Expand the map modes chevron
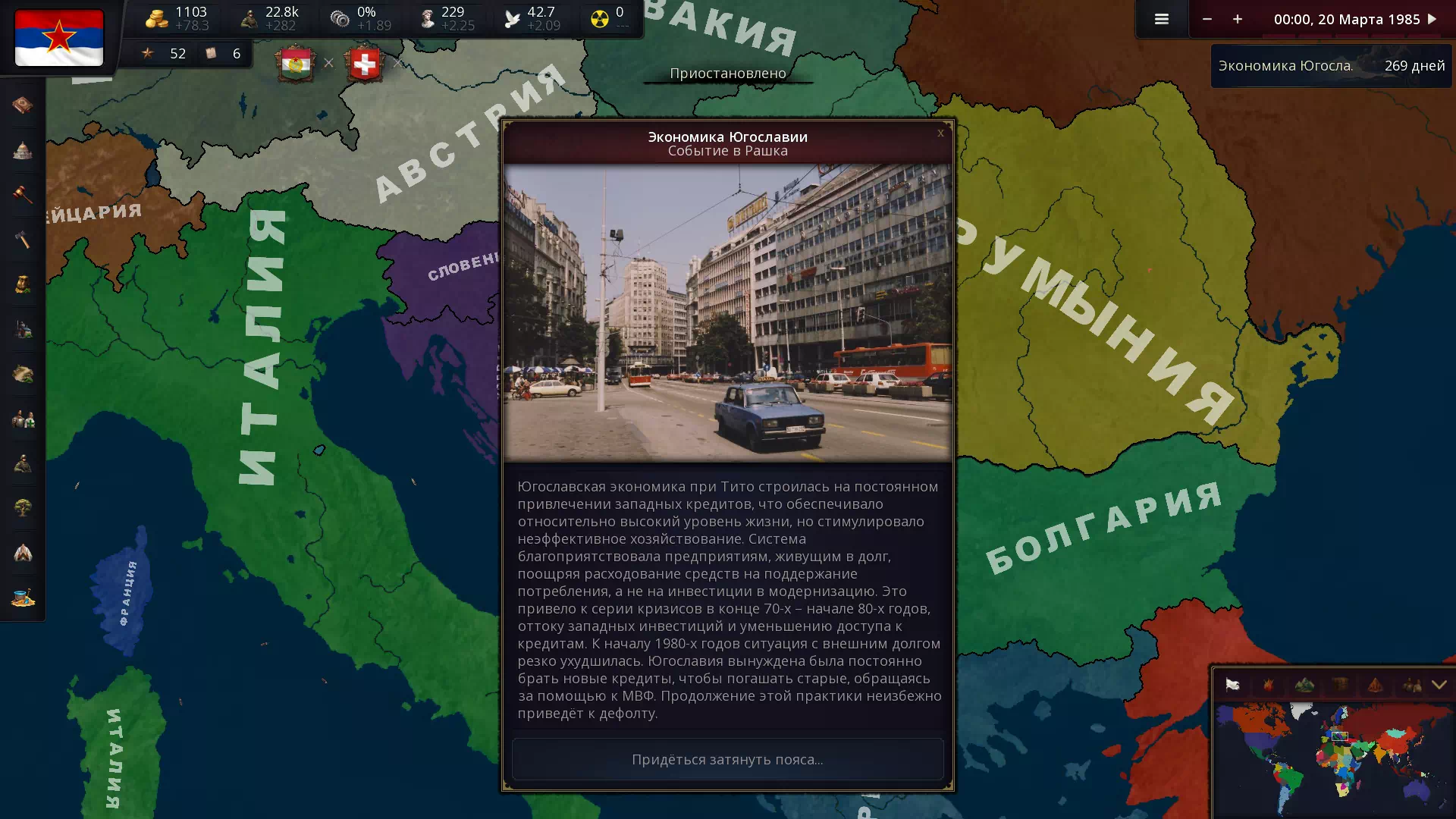This screenshot has height=819, width=1456. [1439, 685]
